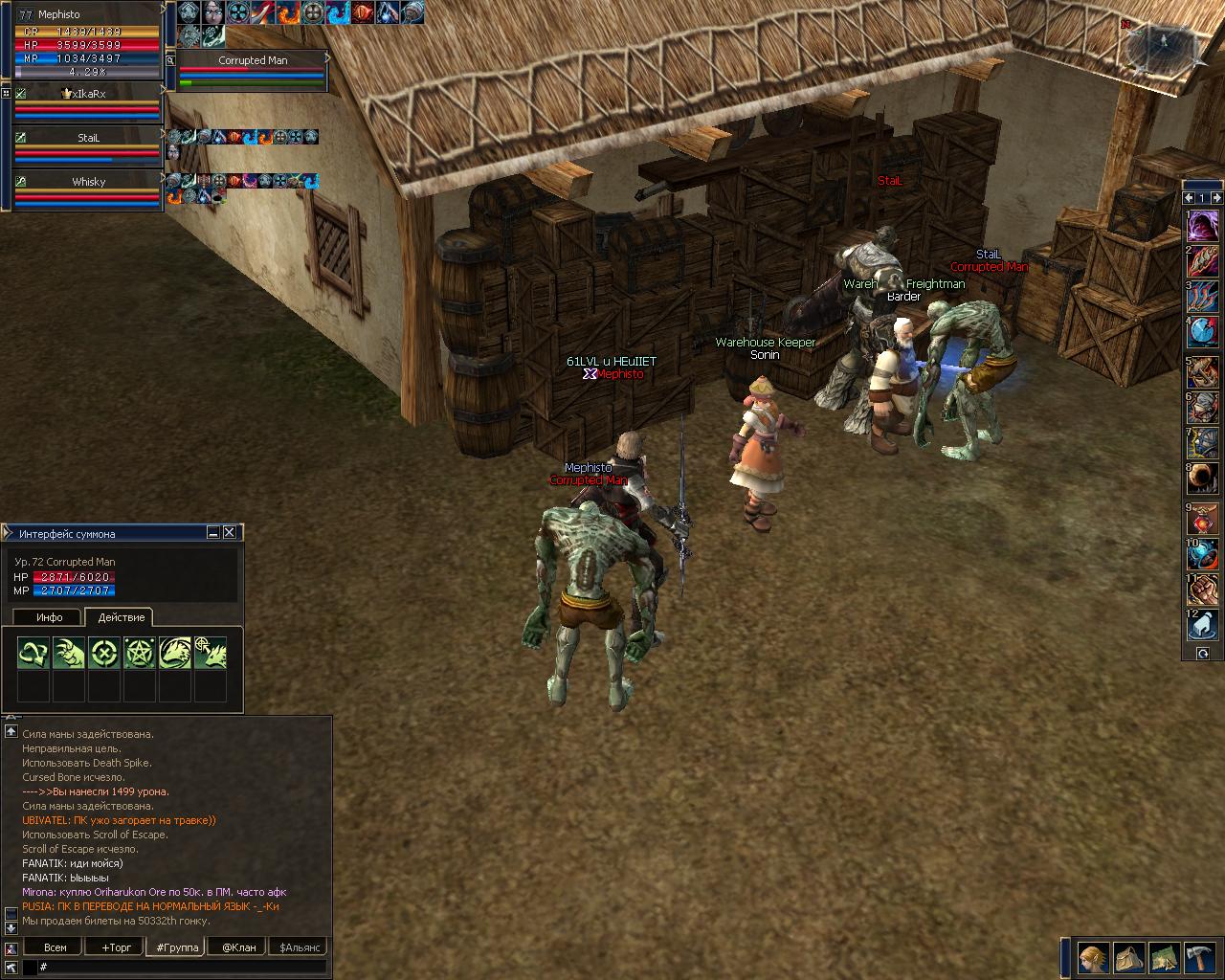Close the summon interface window
Image resolution: width=1225 pixels, height=980 pixels.
click(x=230, y=533)
